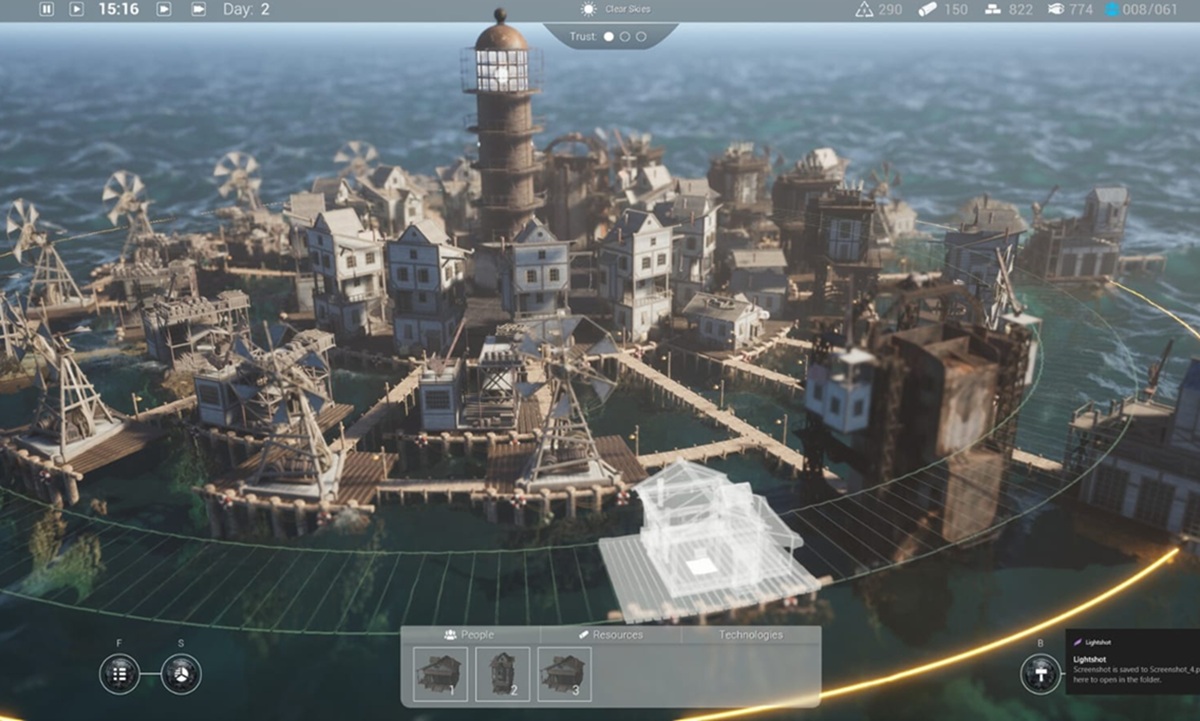Switch to the Resources tab

click(611, 634)
